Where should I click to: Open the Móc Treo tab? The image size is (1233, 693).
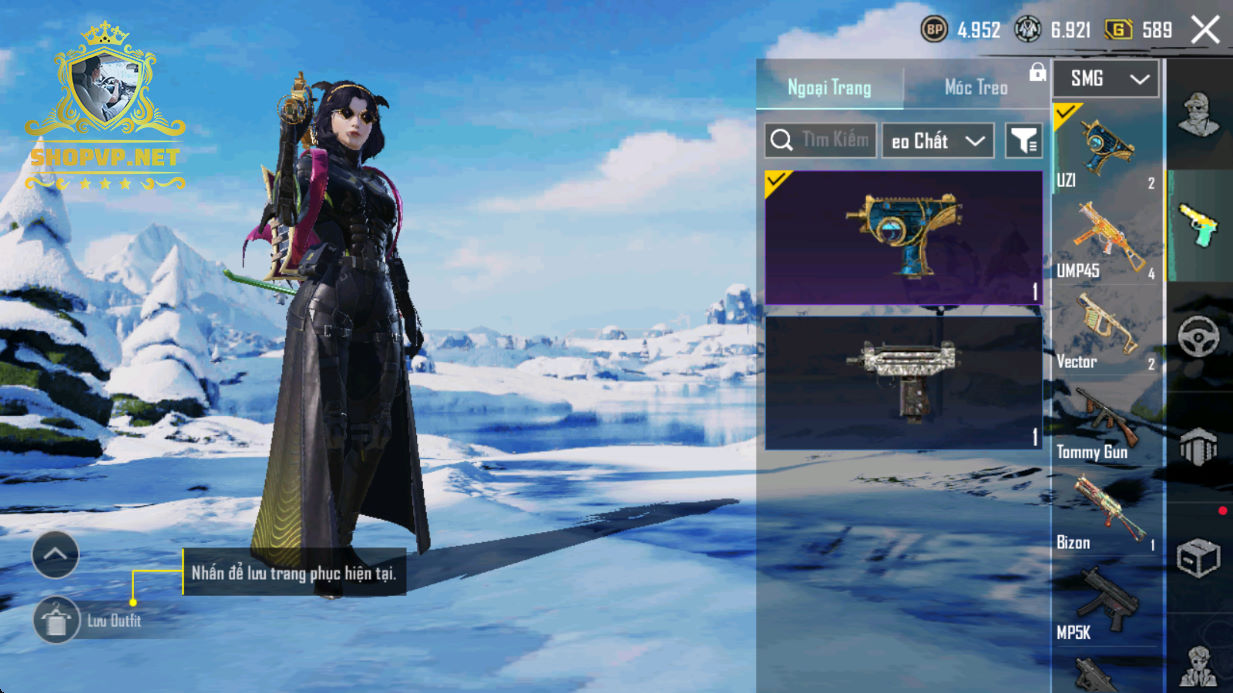coord(976,88)
